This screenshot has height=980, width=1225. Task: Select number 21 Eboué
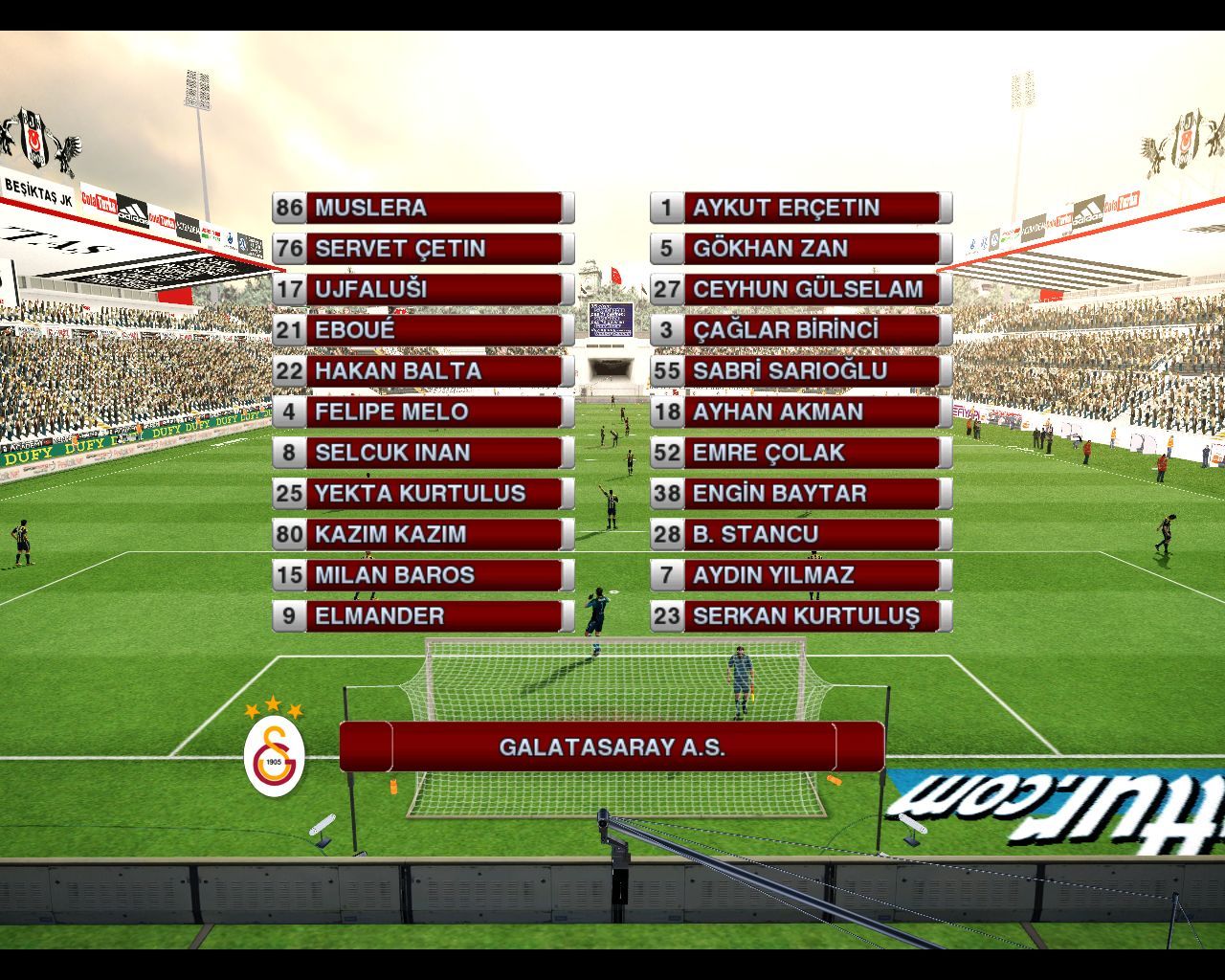(x=422, y=330)
